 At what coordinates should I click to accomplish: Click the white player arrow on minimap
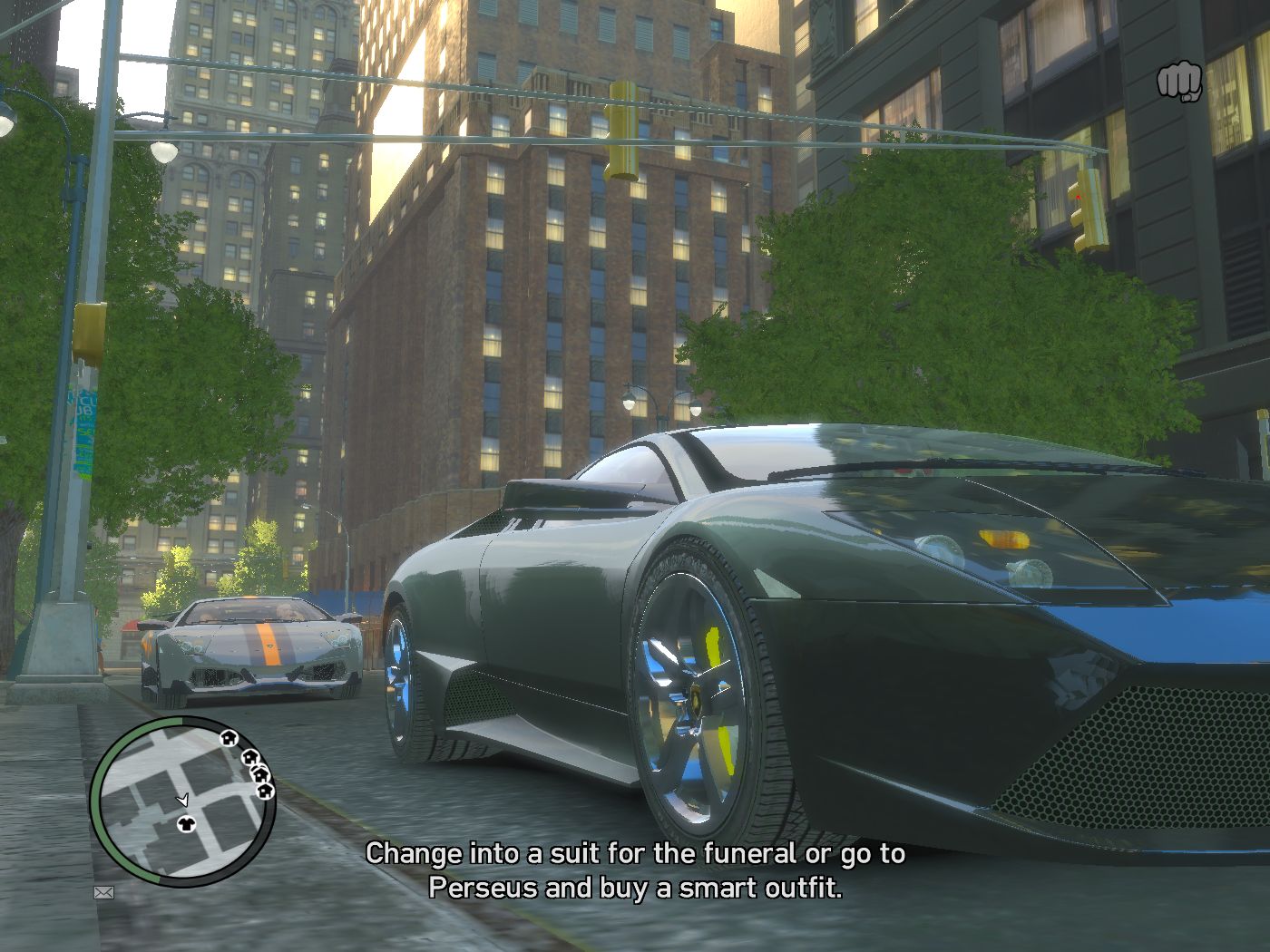click(182, 800)
